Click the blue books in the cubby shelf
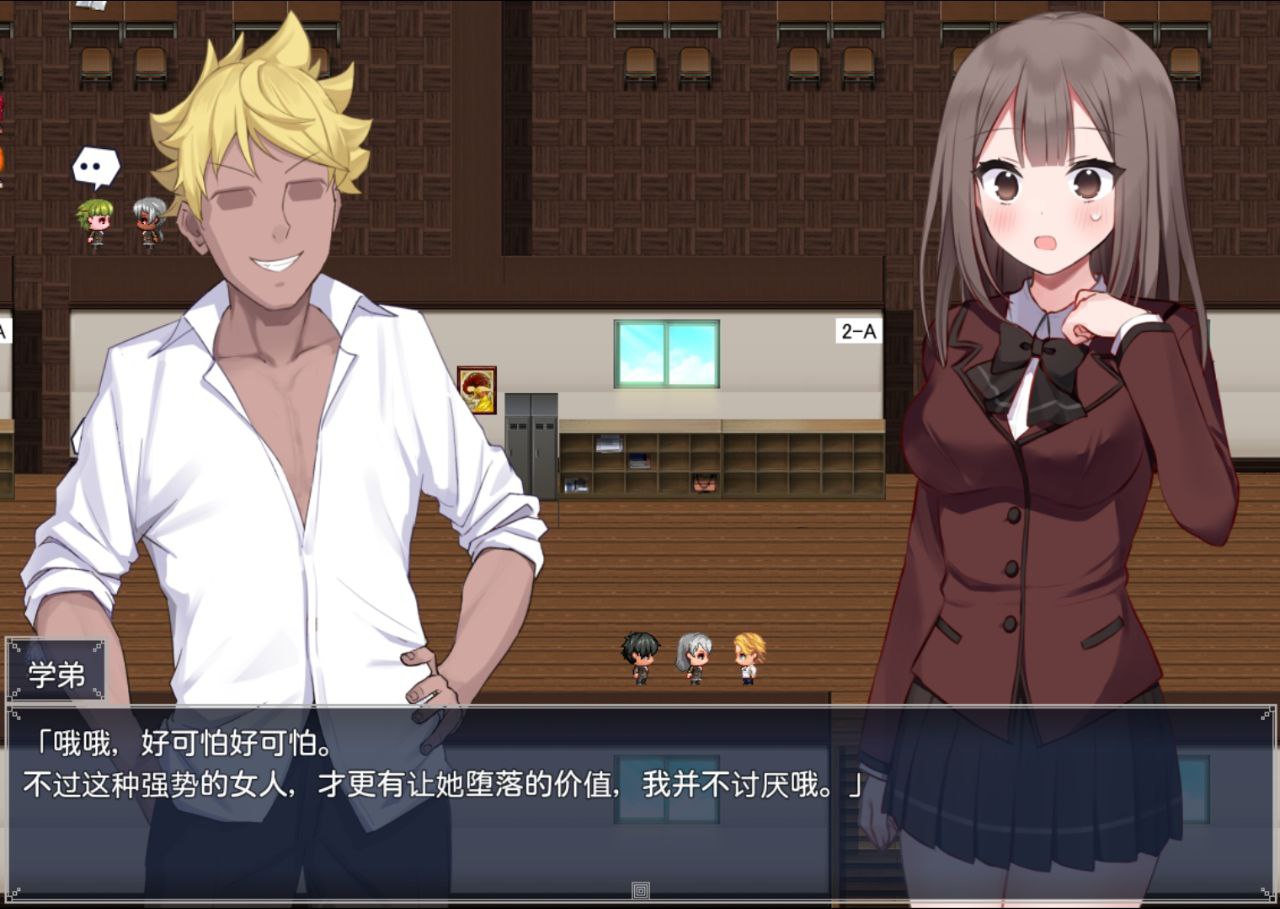 click(638, 460)
